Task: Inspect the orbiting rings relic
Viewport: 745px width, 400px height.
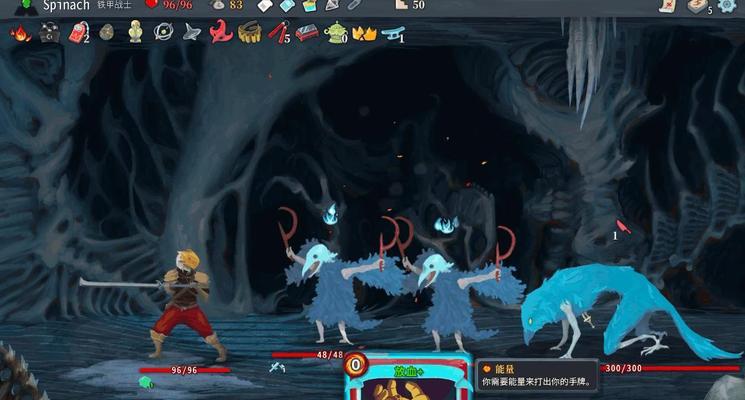Action: tap(164, 33)
